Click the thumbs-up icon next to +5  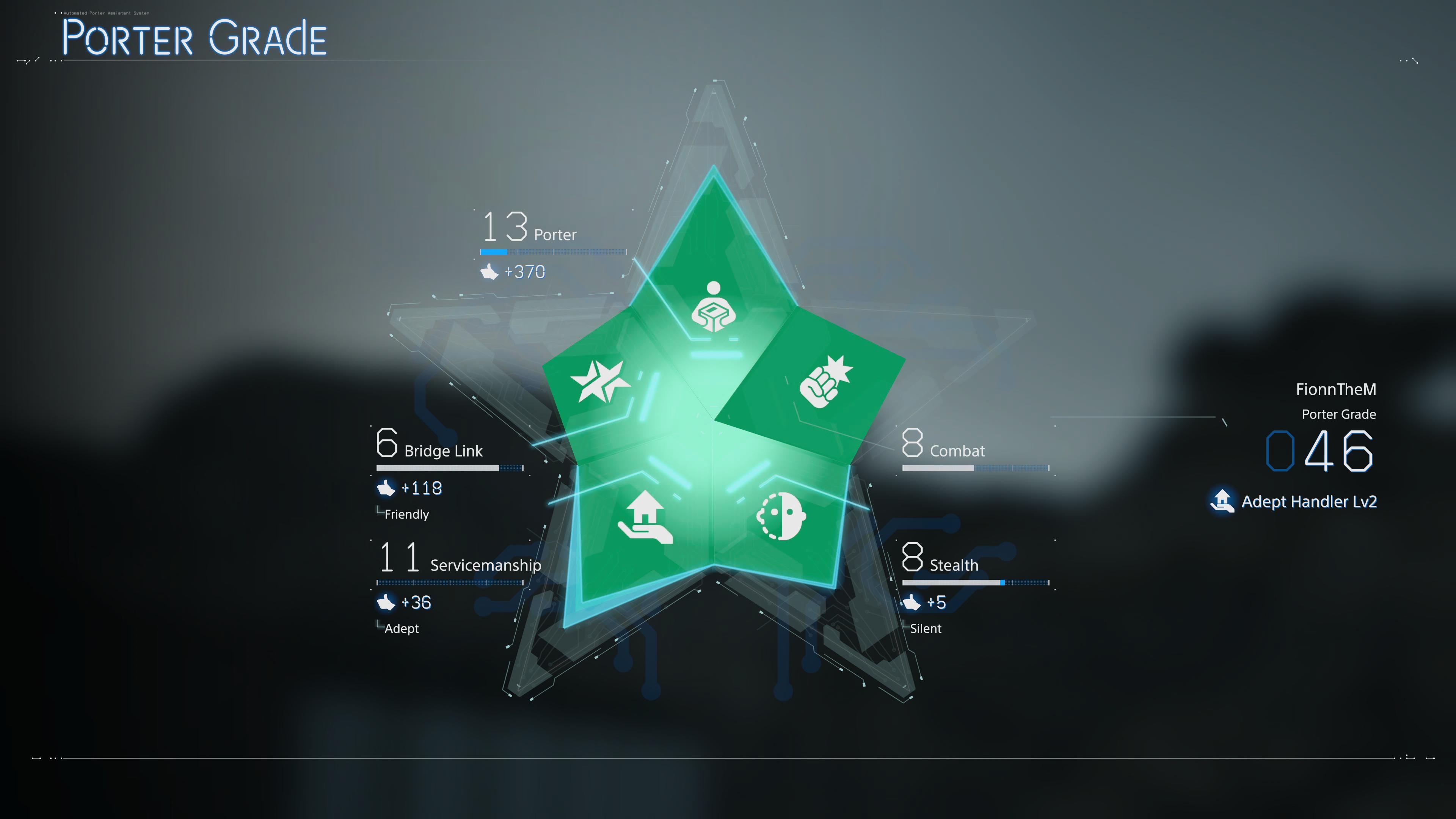(912, 602)
